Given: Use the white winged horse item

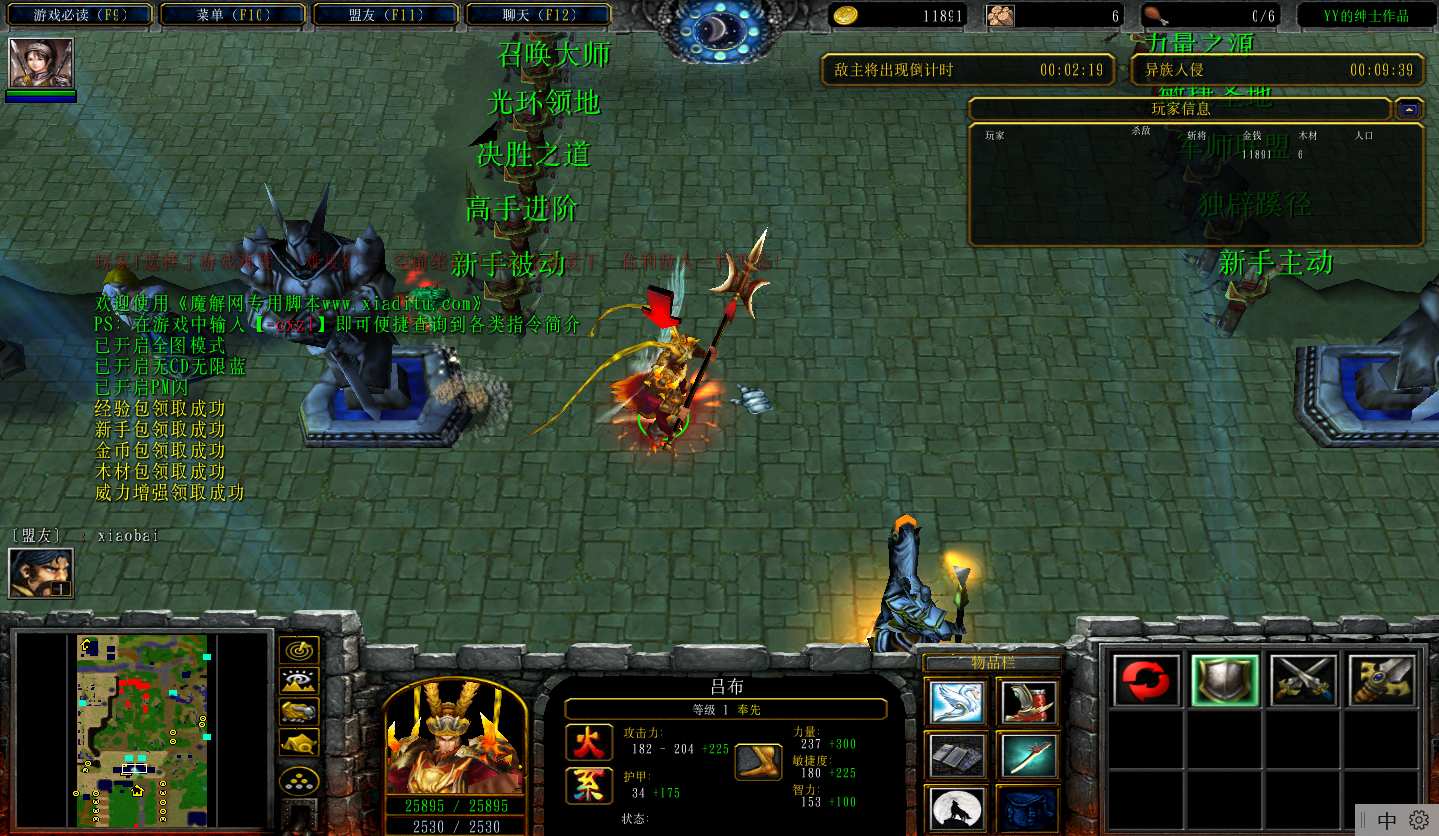Looking at the screenshot, I should click(x=956, y=701).
